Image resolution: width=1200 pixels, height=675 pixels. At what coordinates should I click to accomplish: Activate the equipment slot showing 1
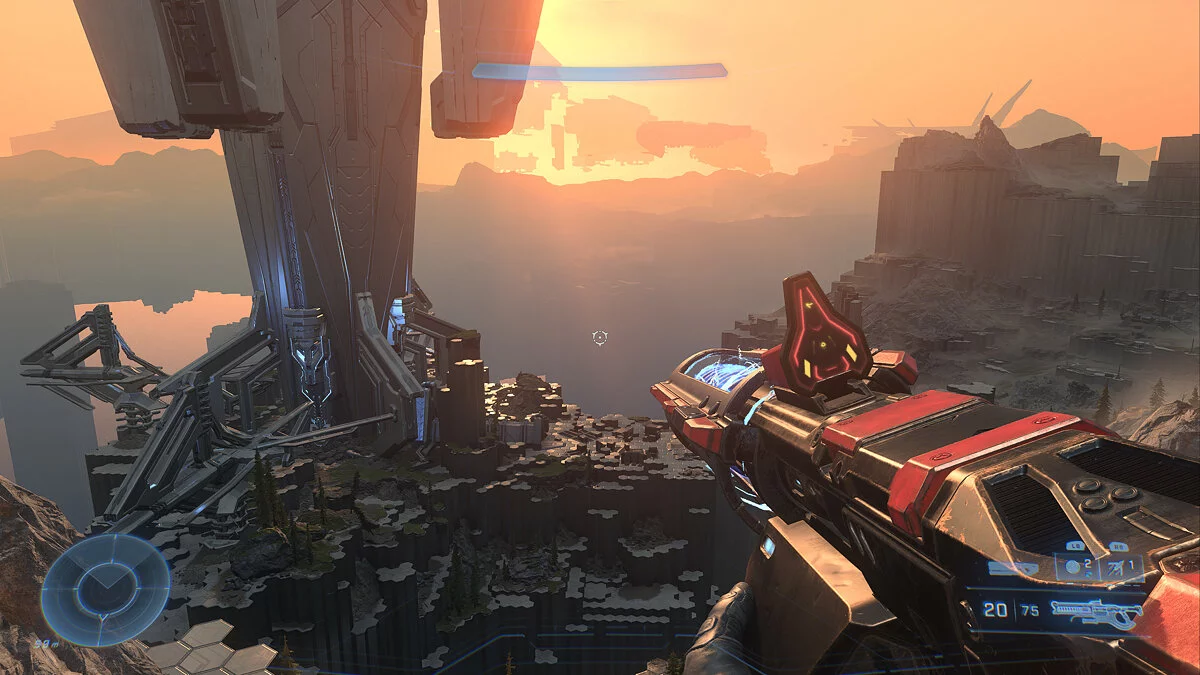(x=1122, y=567)
